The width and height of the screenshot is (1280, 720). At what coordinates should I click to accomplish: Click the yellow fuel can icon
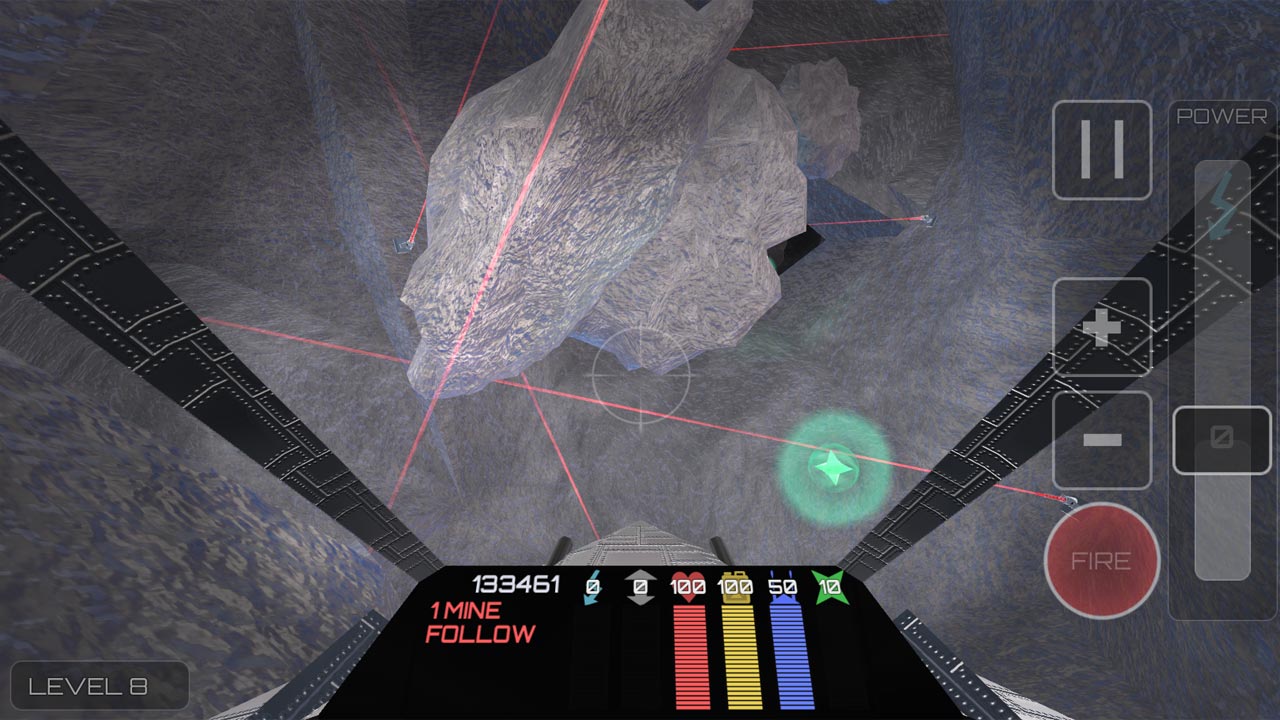(737, 584)
